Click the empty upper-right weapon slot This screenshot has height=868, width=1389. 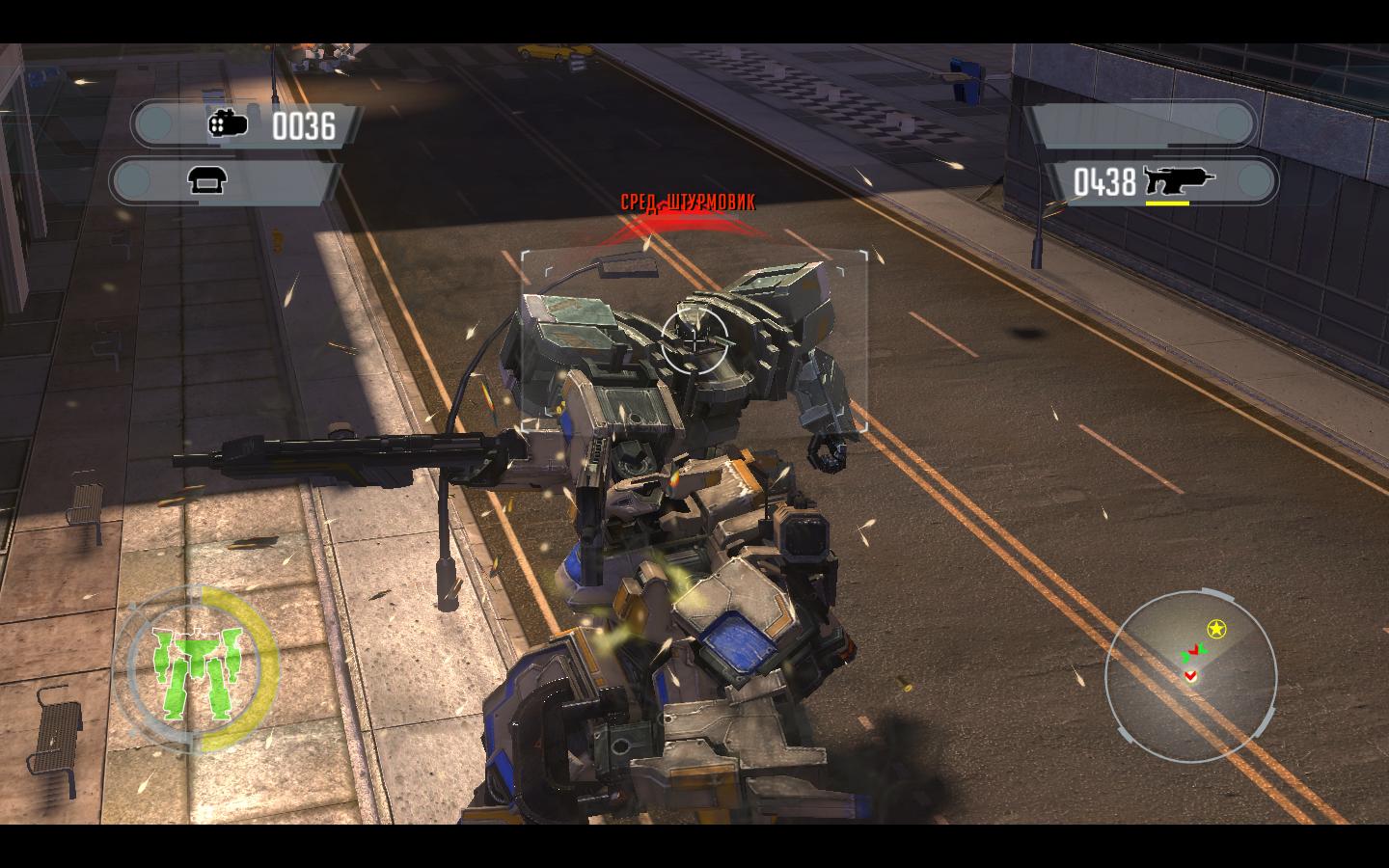[1140, 124]
